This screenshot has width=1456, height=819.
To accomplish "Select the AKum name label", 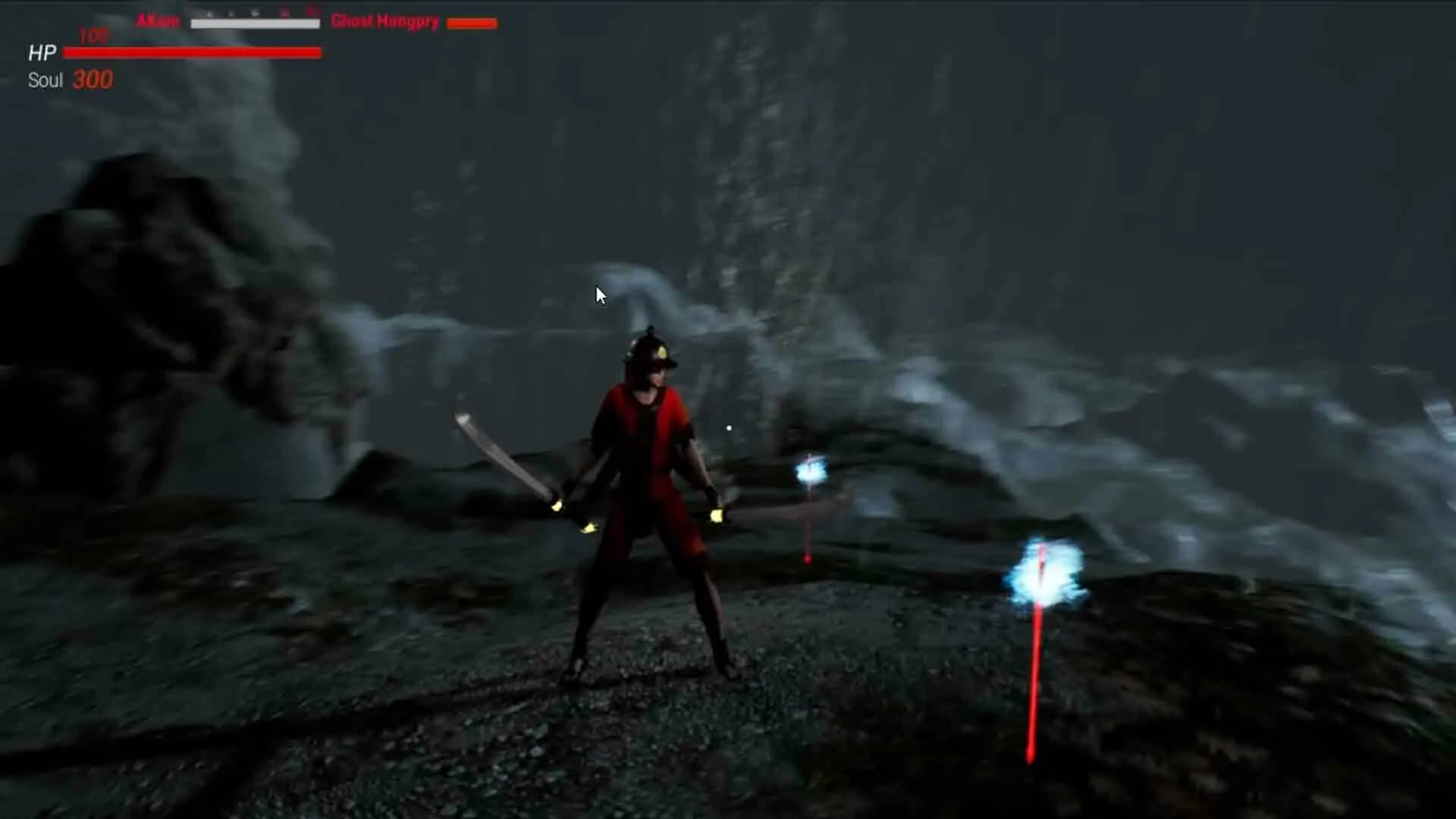I will pyautogui.click(x=157, y=21).
